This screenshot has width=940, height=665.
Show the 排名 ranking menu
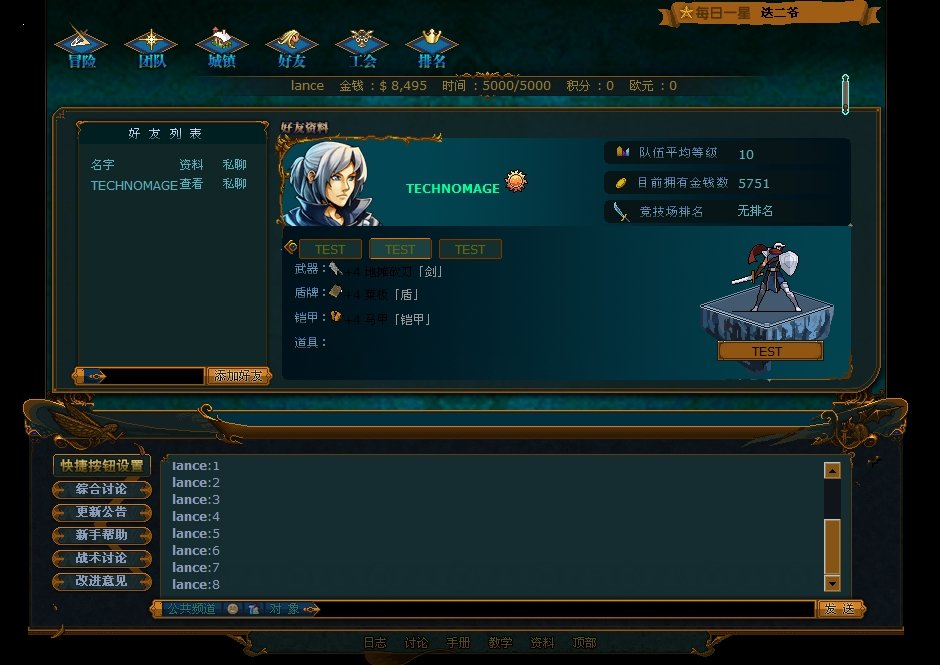point(432,49)
